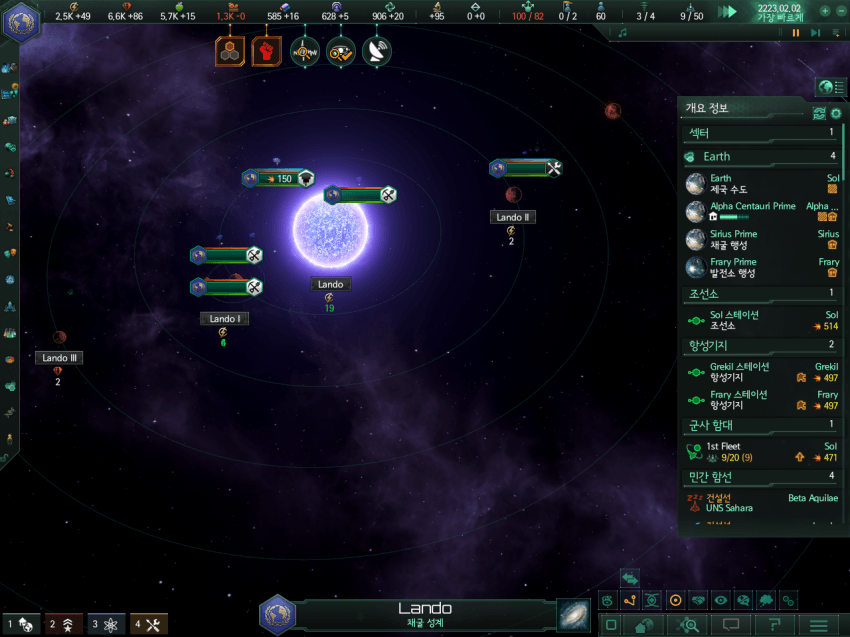Click the satellite dish notification icon
This screenshot has height=637, width=850.
coord(376,51)
